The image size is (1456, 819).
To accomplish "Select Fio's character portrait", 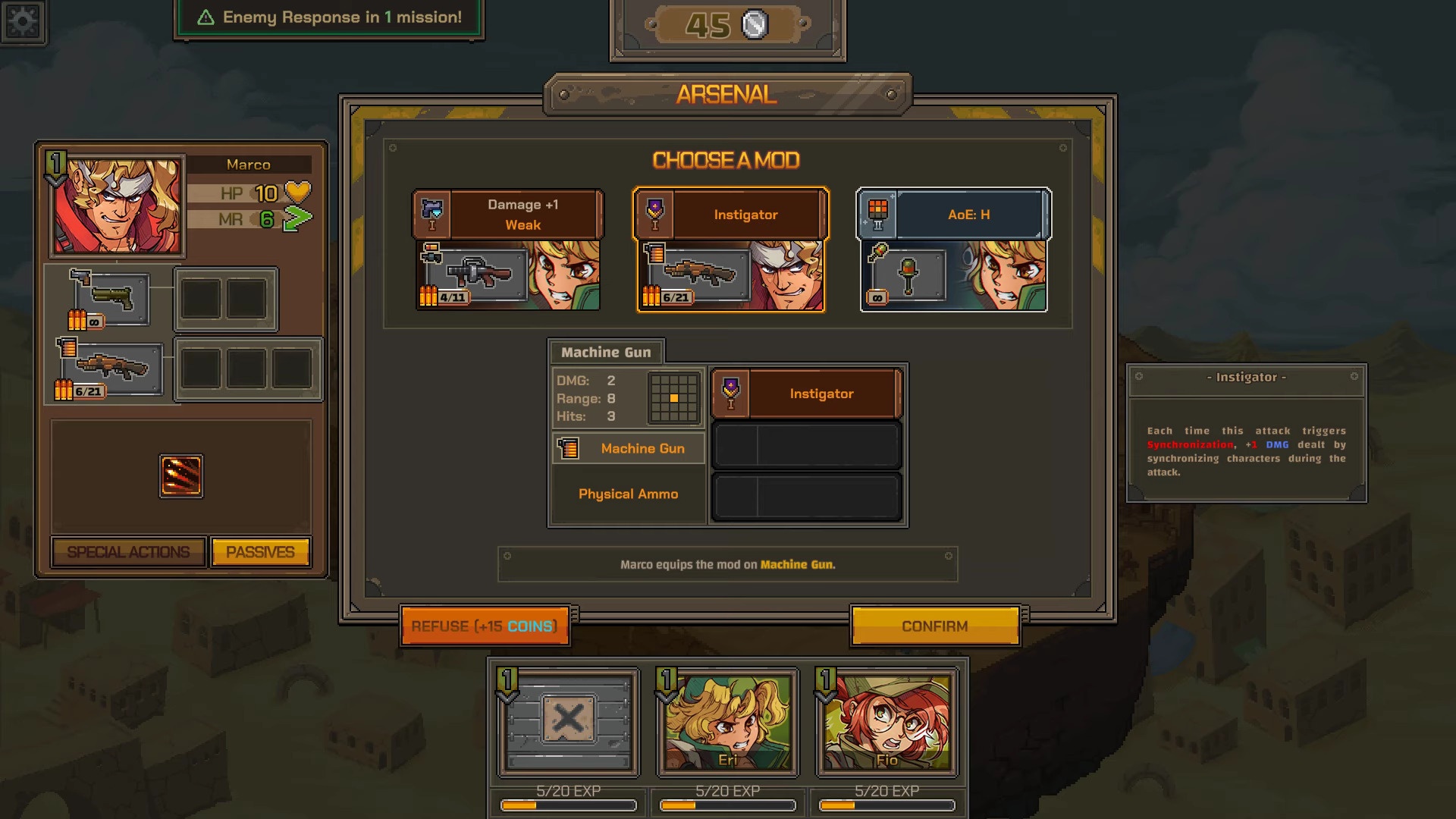I will (x=886, y=723).
